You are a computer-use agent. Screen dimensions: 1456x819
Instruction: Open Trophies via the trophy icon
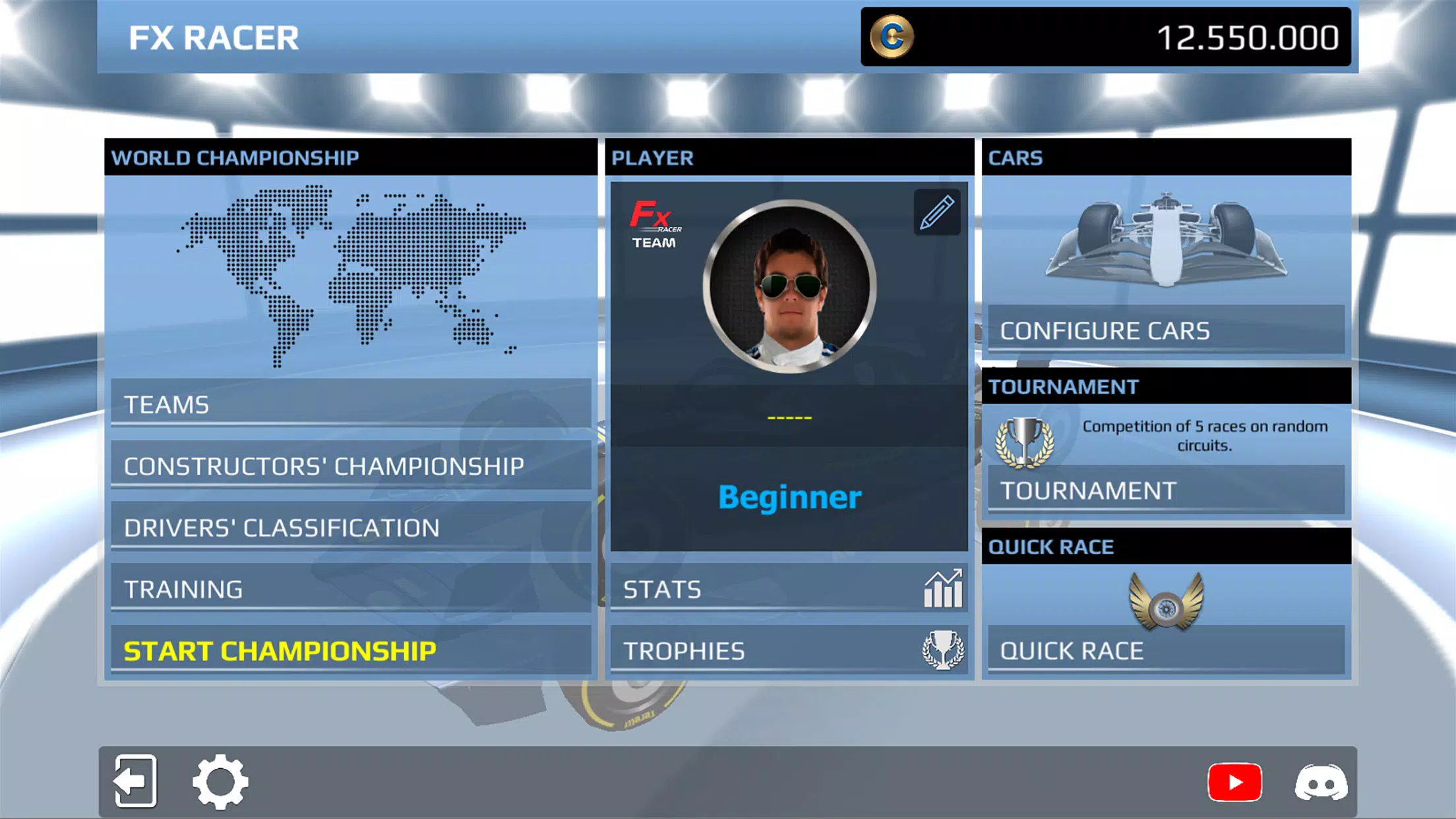[942, 650]
